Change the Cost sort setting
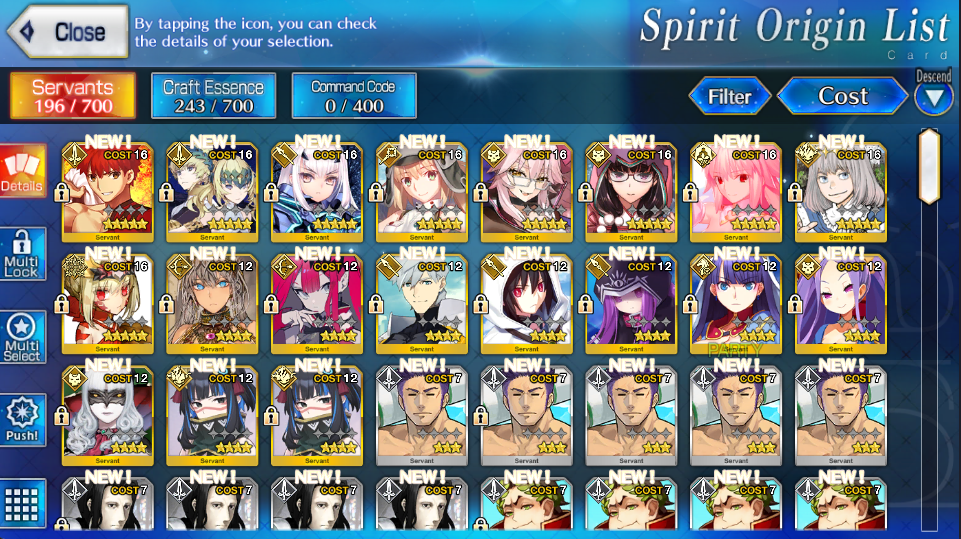This screenshot has height=539, width=961. coord(843,96)
